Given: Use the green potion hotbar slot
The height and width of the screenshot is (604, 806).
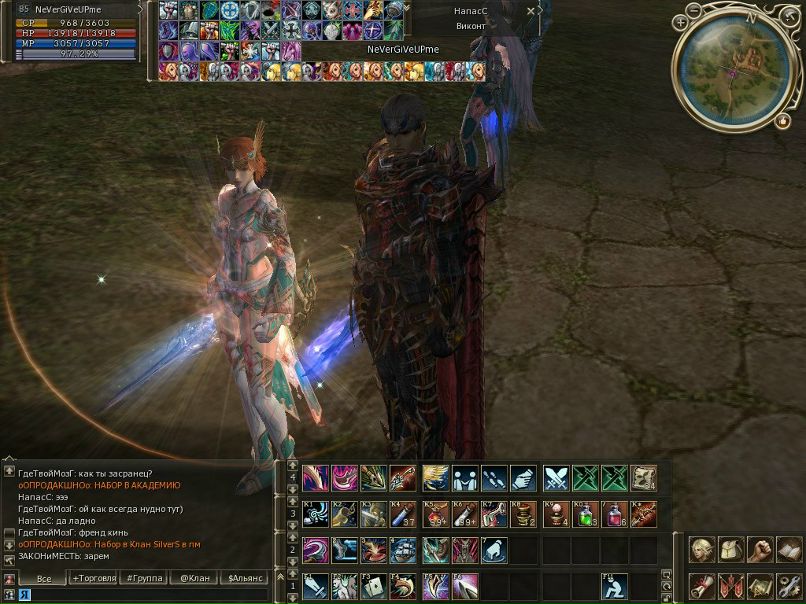Looking at the screenshot, I should coord(586,513).
